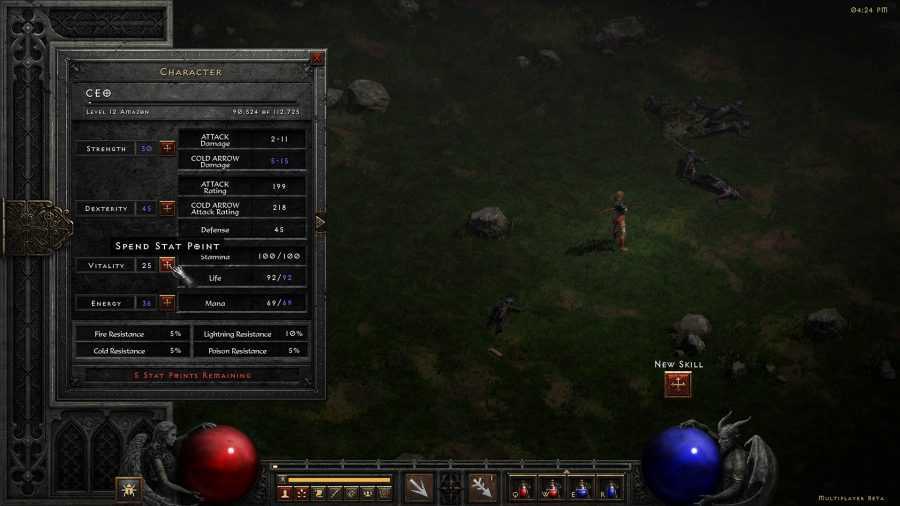The image size is (900, 506).
Task: Use the red healing potion in slot Q
Action: [x=525, y=488]
